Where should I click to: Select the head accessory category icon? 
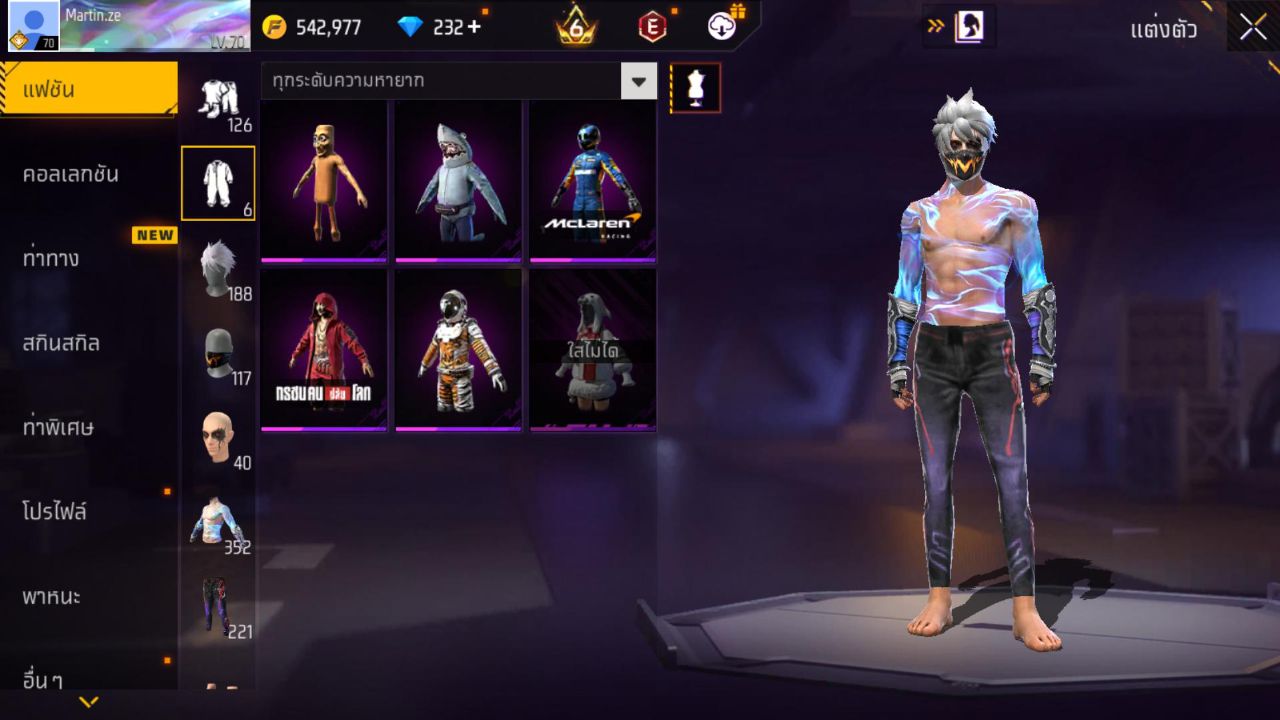(x=220, y=435)
